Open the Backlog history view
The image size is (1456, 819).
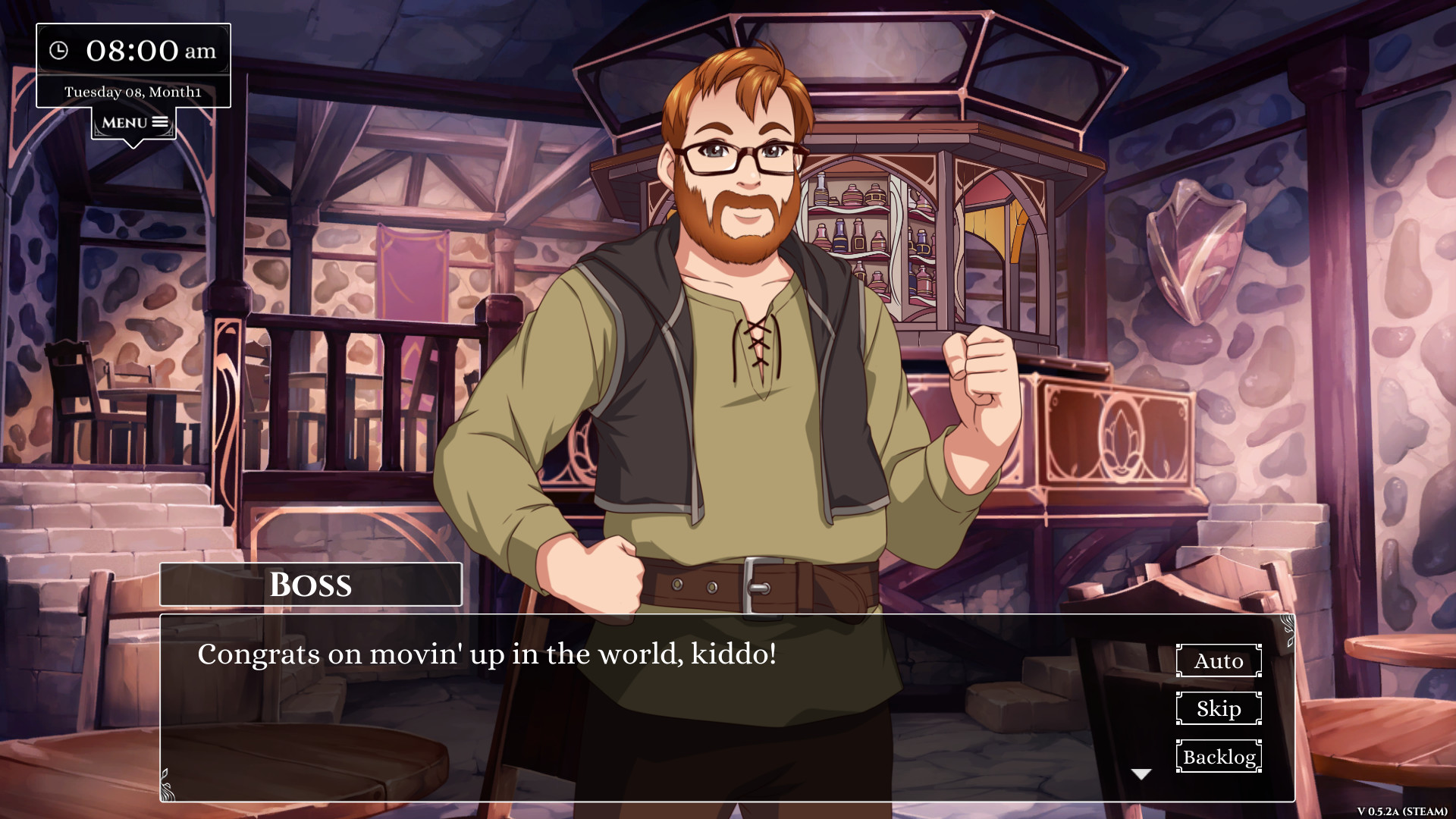click(1218, 756)
